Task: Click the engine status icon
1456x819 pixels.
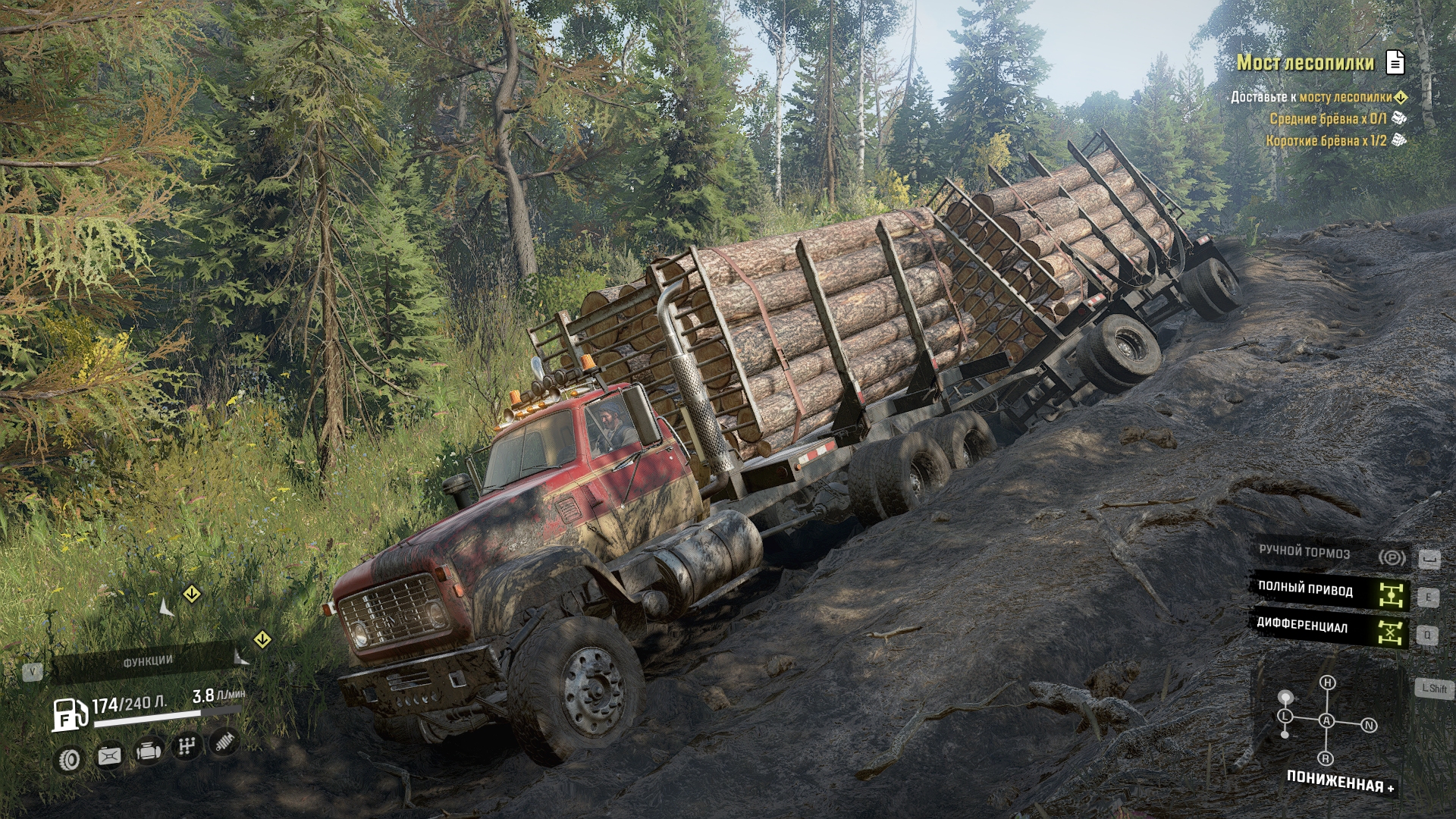Action: click(x=148, y=752)
